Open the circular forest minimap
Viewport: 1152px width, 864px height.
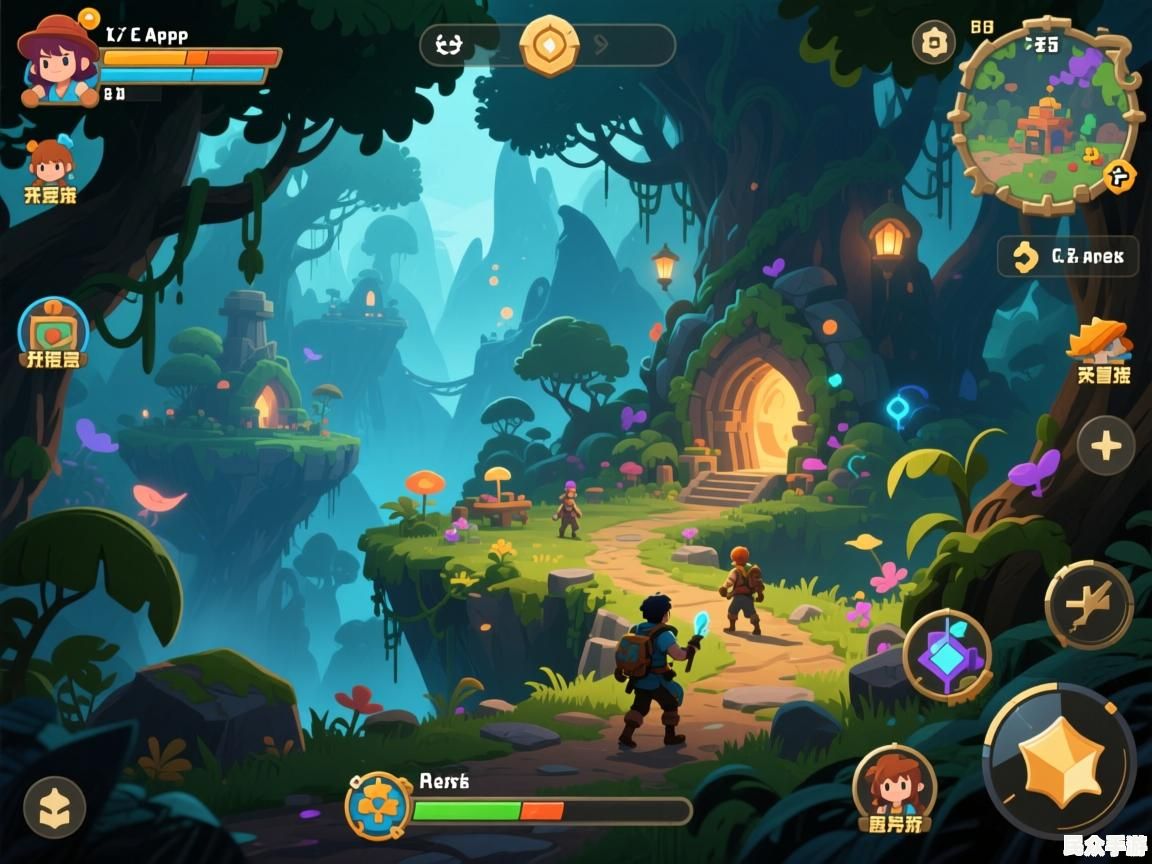[x=1045, y=118]
